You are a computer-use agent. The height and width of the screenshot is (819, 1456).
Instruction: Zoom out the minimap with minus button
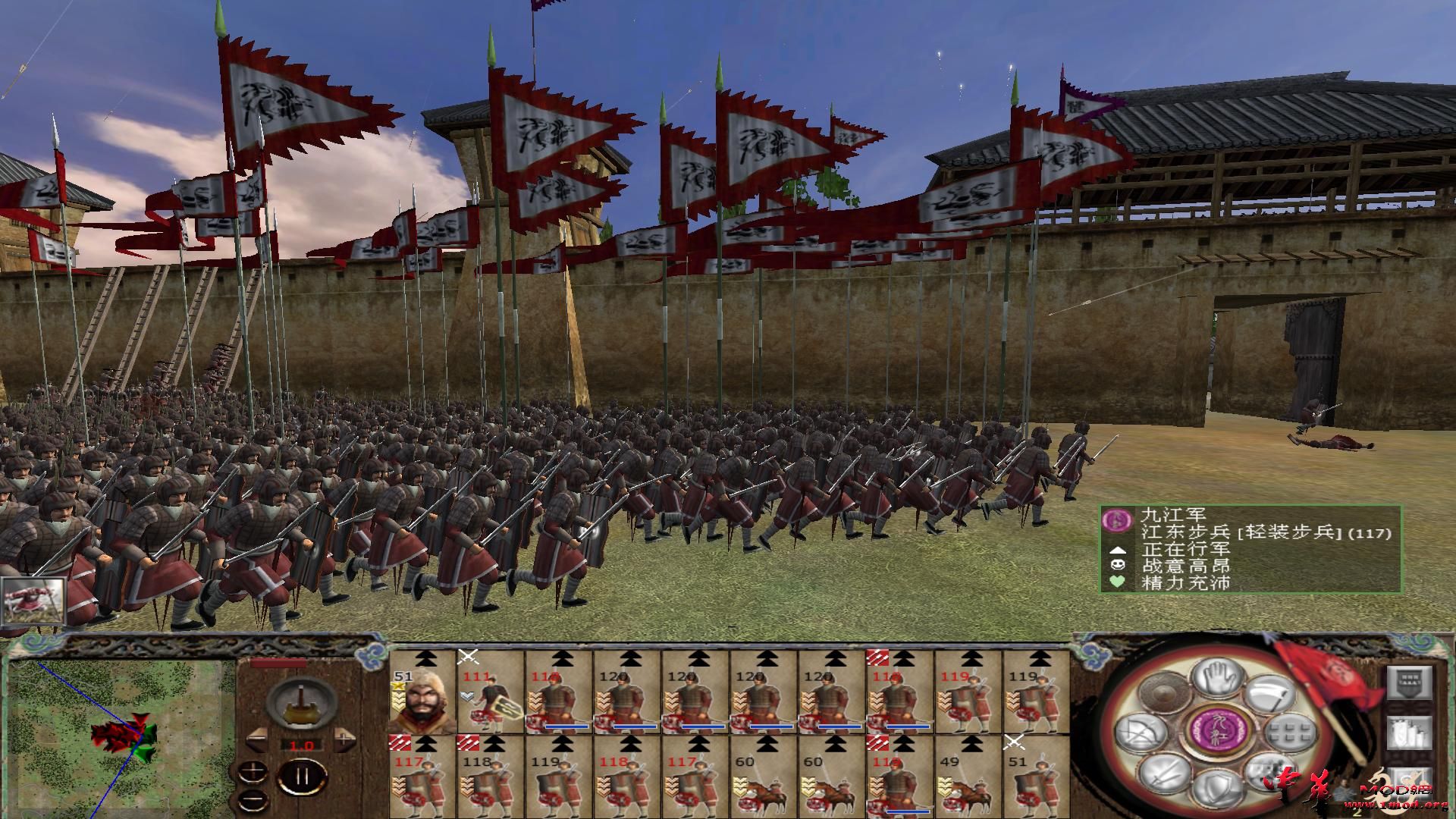click(x=252, y=799)
